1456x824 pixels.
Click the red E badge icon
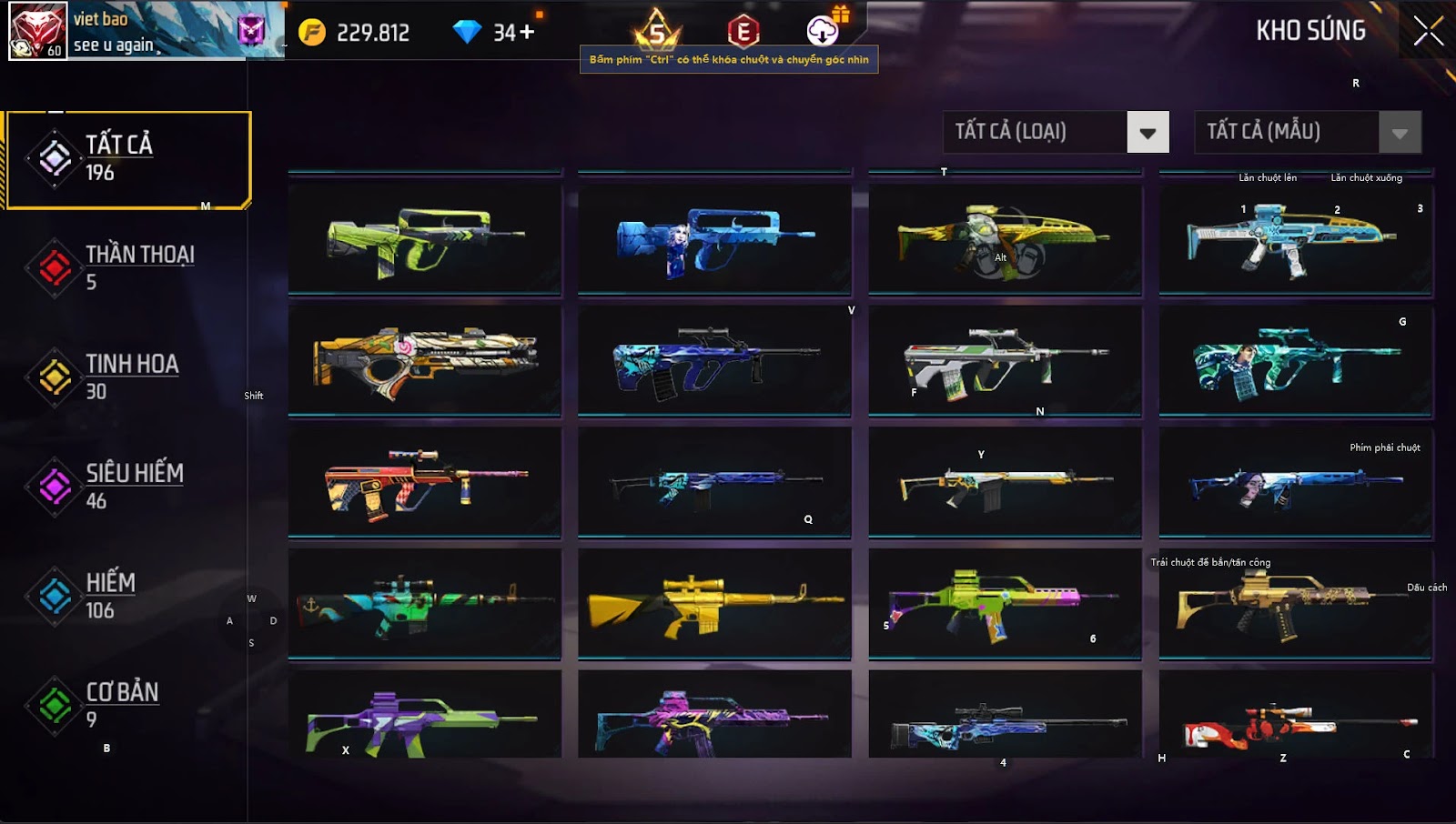click(x=743, y=33)
